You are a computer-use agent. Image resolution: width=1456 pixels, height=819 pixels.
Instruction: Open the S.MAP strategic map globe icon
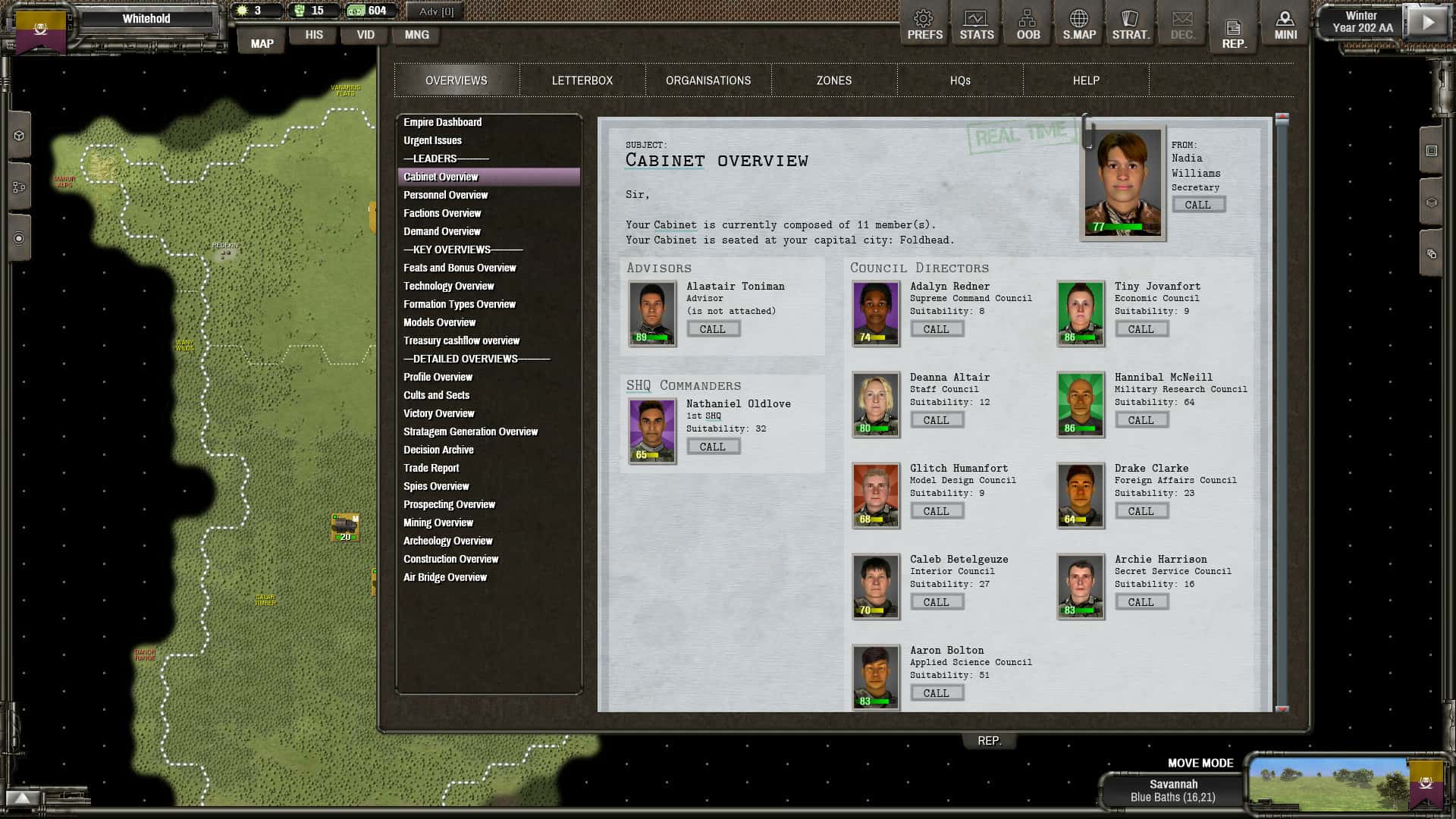point(1079,23)
